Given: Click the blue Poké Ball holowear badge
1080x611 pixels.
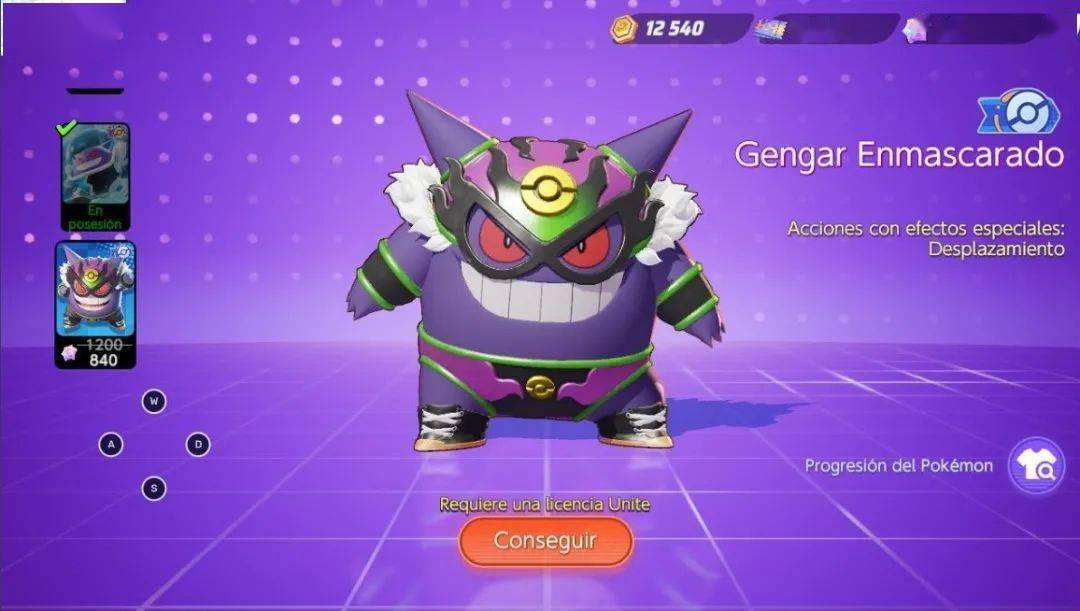Looking at the screenshot, I should (1019, 113).
